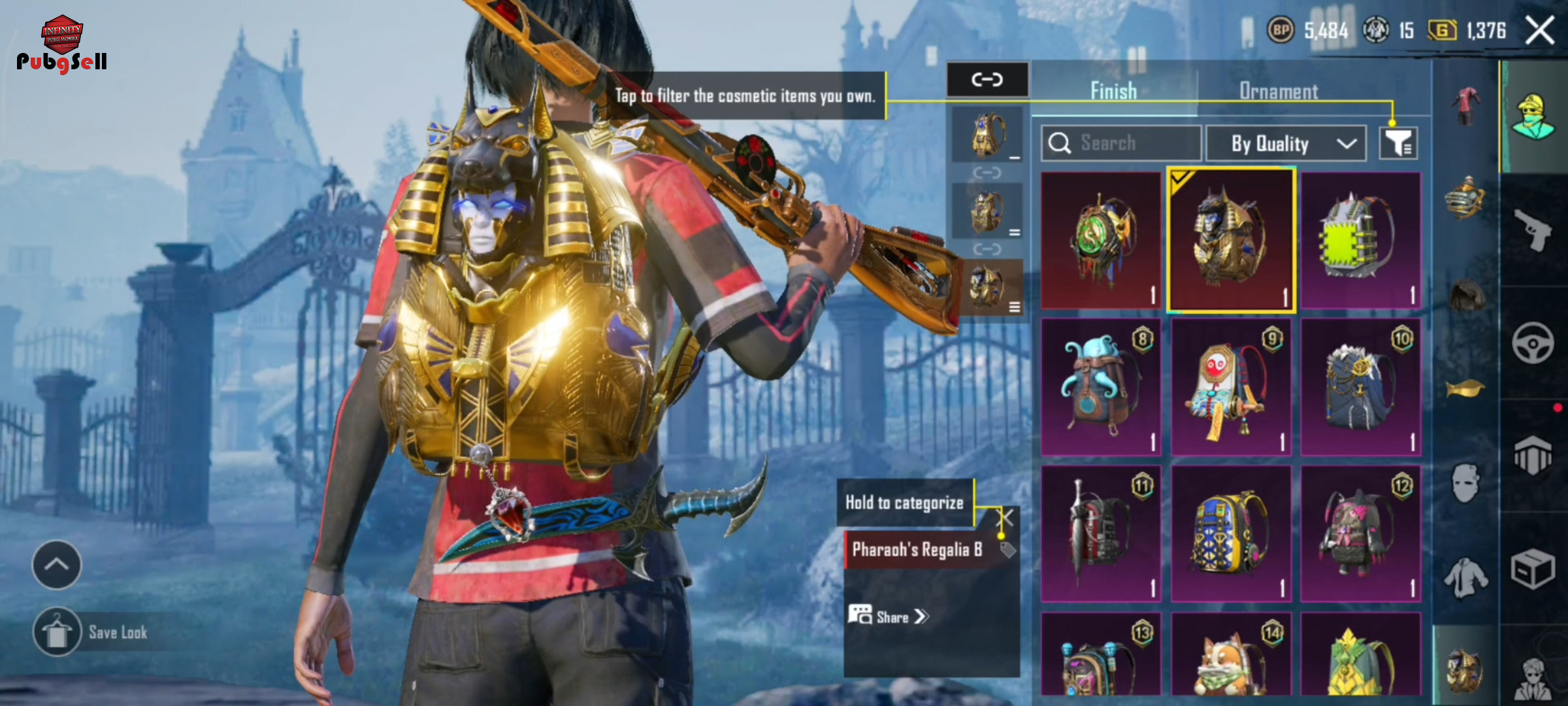The width and height of the screenshot is (1568, 706).
Task: Open the By Quality sort dropdown
Action: [1285, 143]
